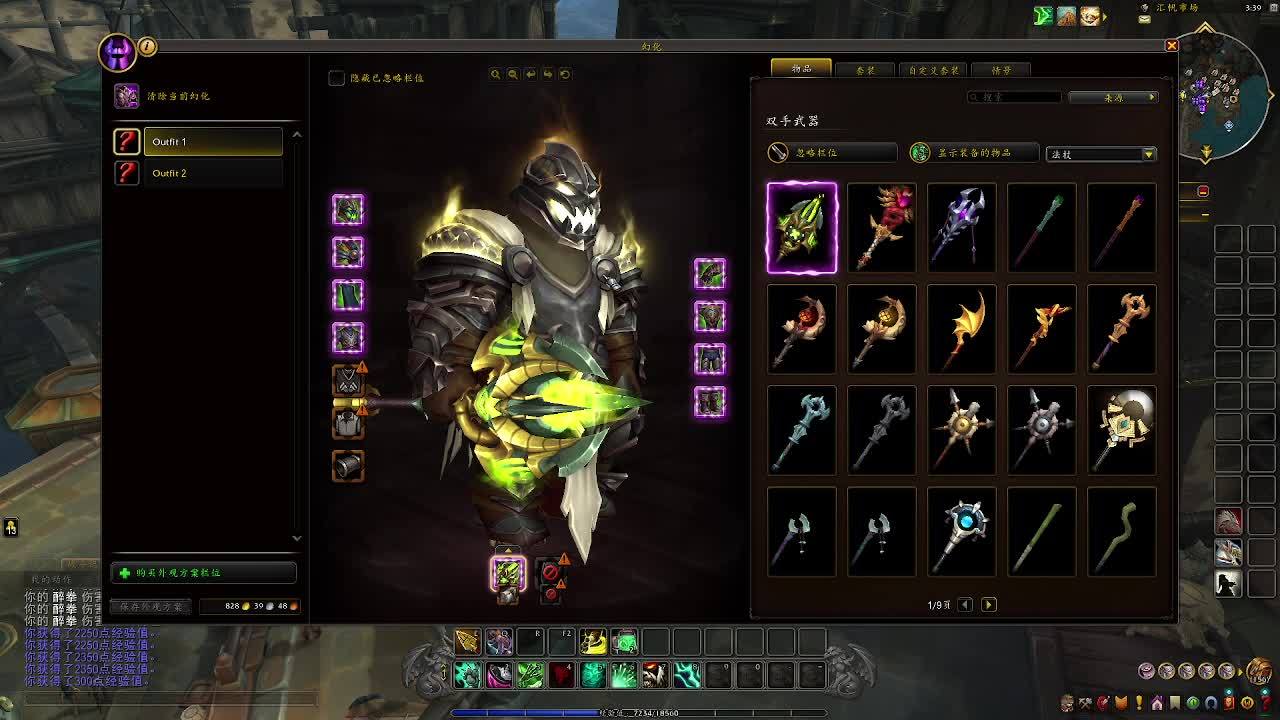
Task: Open the 法杖 weapon type dropdown
Action: [1100, 154]
